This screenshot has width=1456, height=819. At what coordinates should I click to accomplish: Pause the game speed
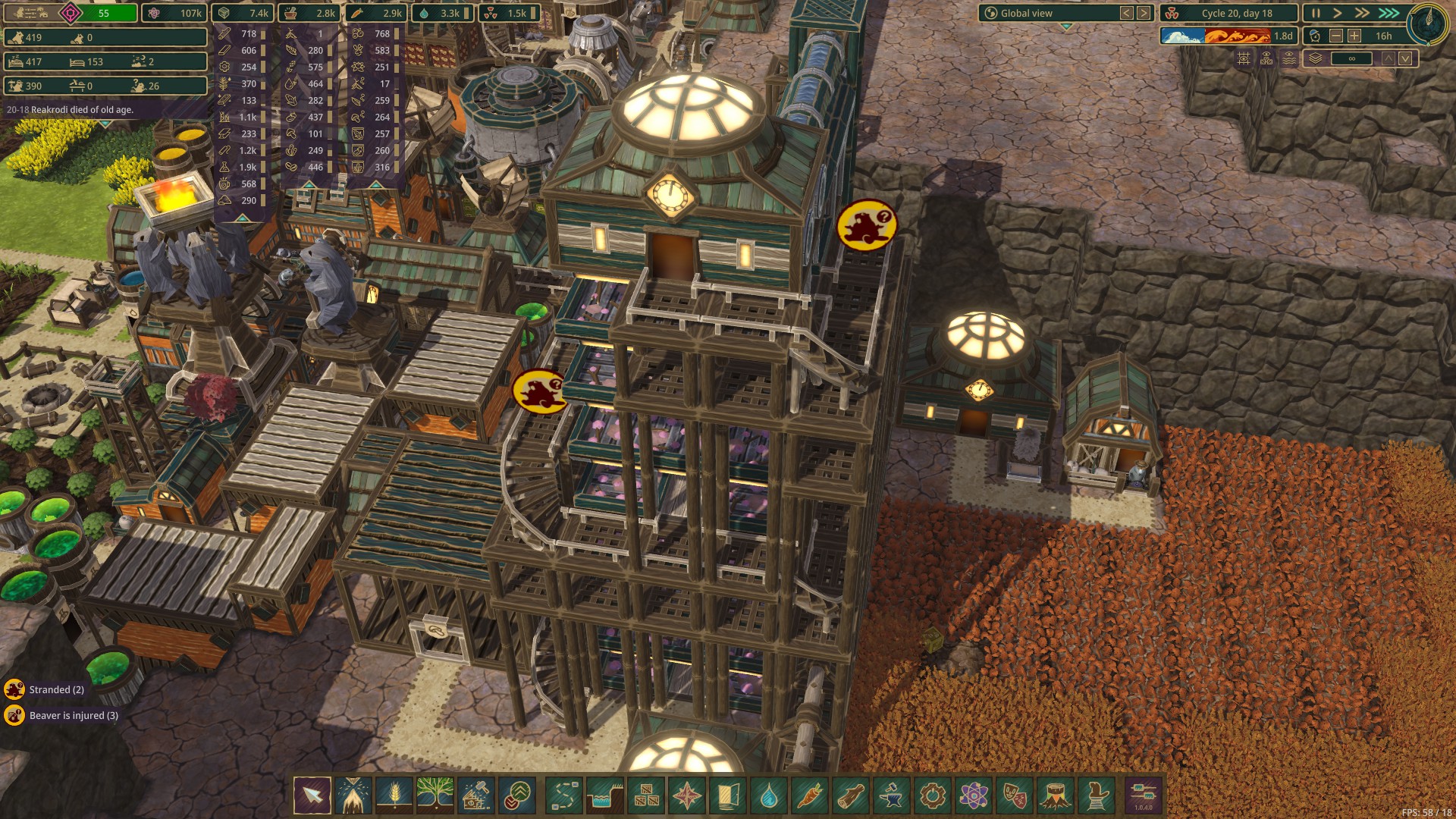tap(1316, 13)
